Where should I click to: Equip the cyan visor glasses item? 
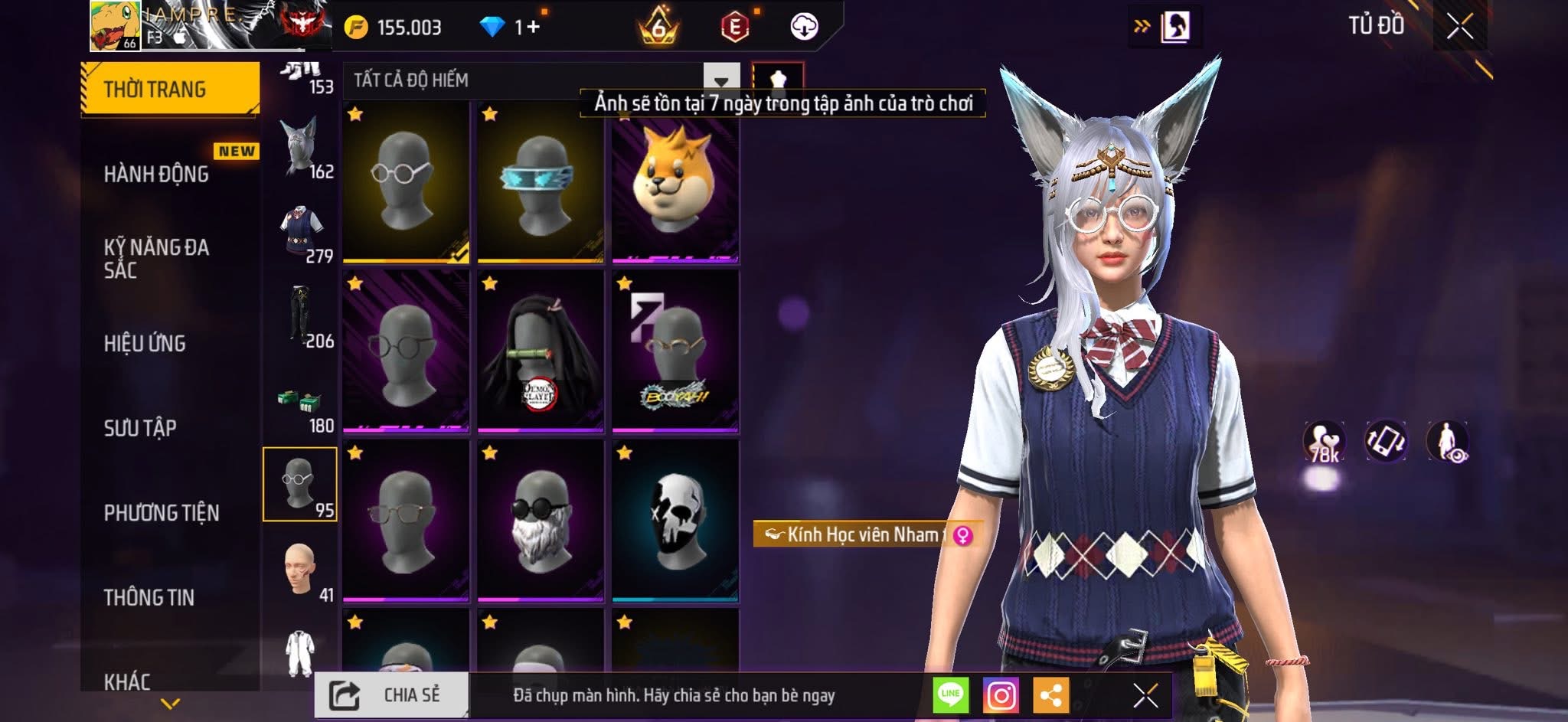tap(541, 182)
